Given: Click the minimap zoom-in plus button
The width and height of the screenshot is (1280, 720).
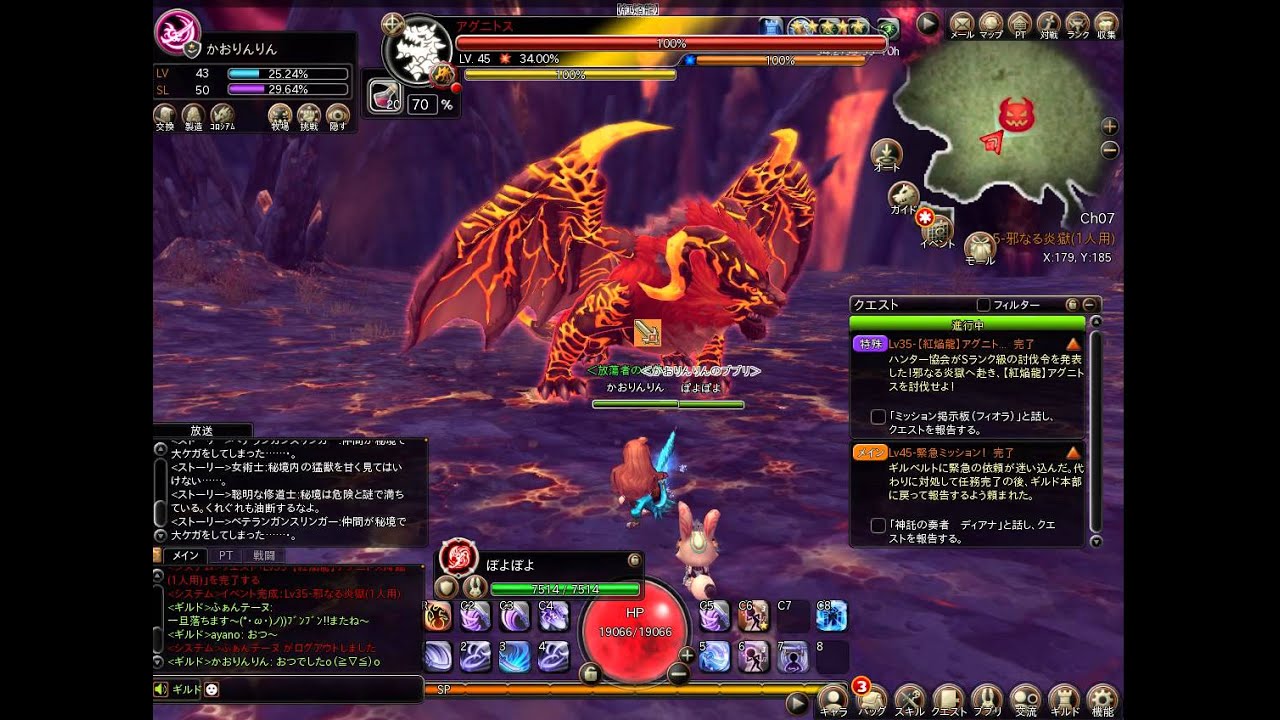Looking at the screenshot, I should (1109, 127).
